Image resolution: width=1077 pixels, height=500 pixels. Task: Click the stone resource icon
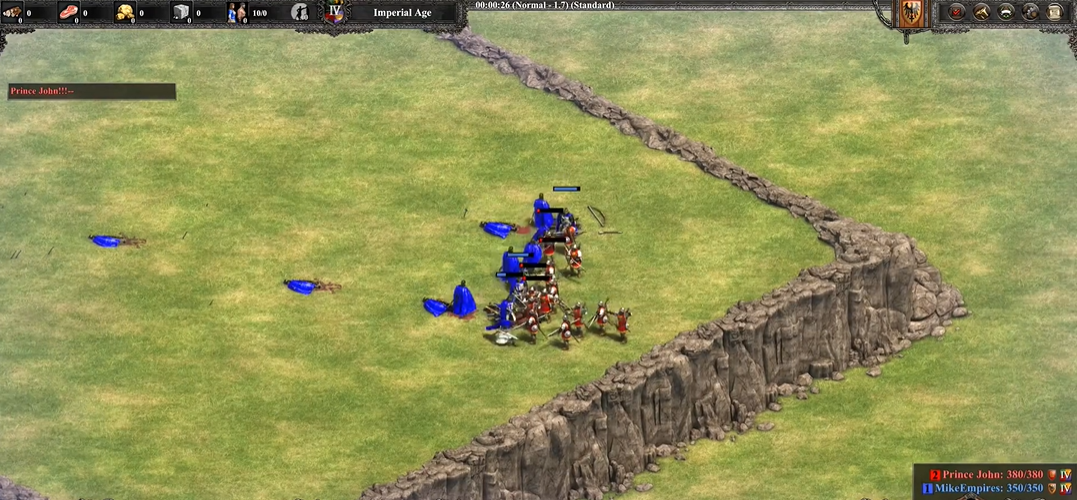pos(181,13)
